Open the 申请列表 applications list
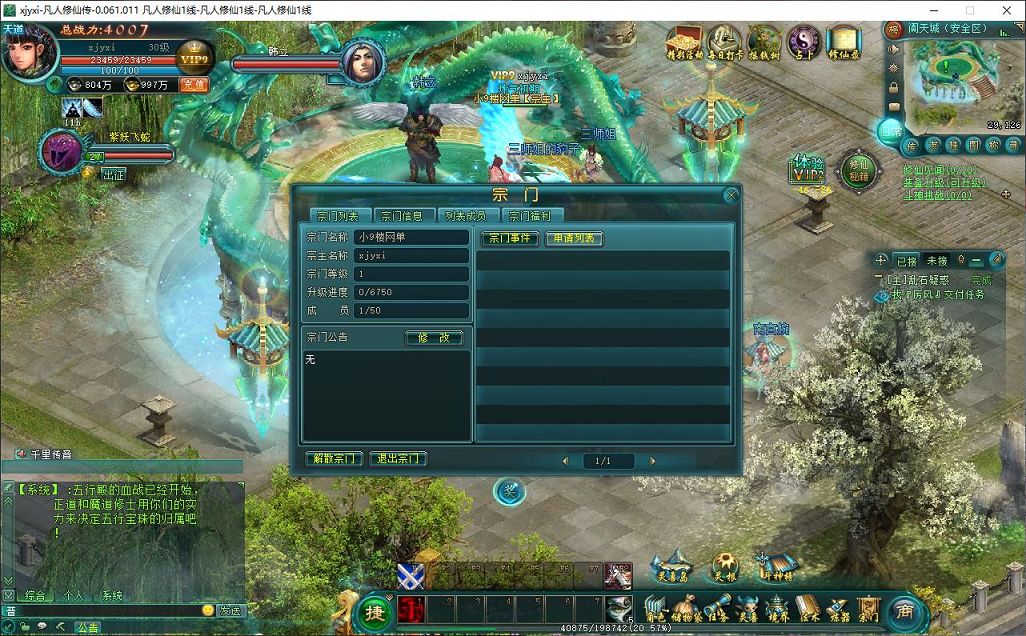The image size is (1026, 636). click(573, 238)
